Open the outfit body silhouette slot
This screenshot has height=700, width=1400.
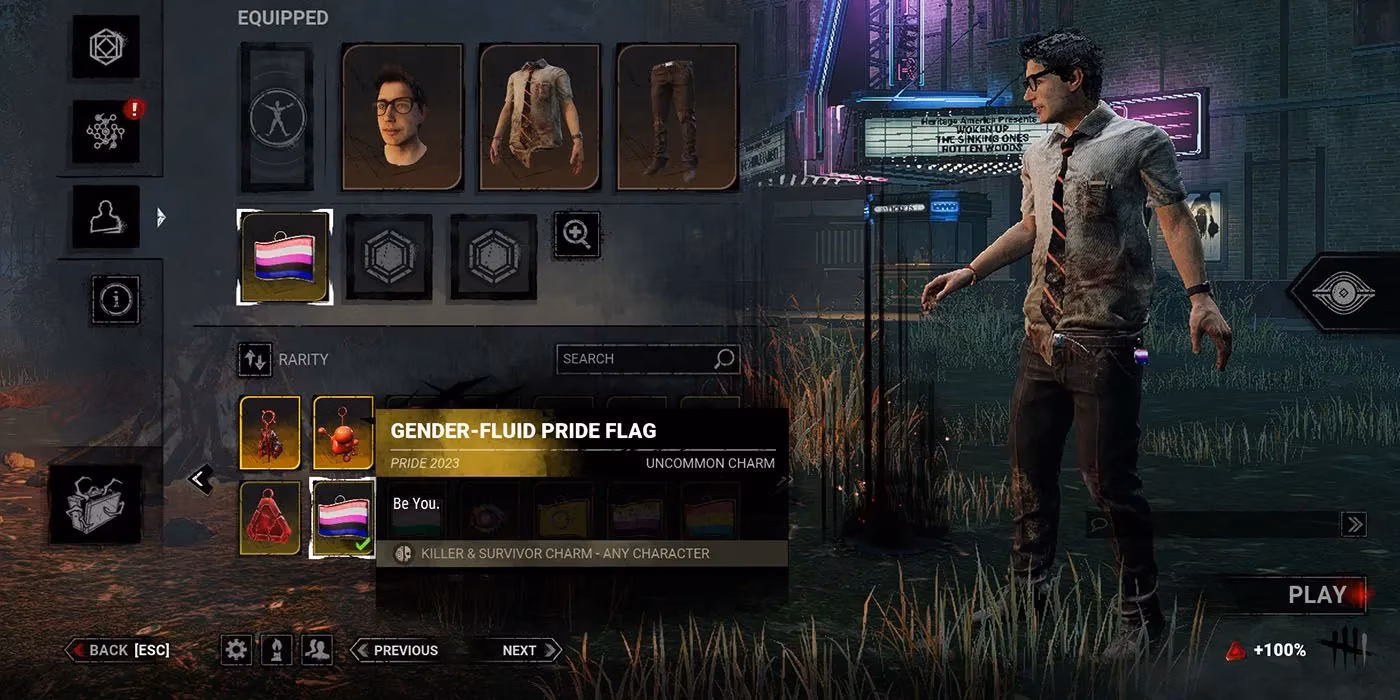coord(276,117)
